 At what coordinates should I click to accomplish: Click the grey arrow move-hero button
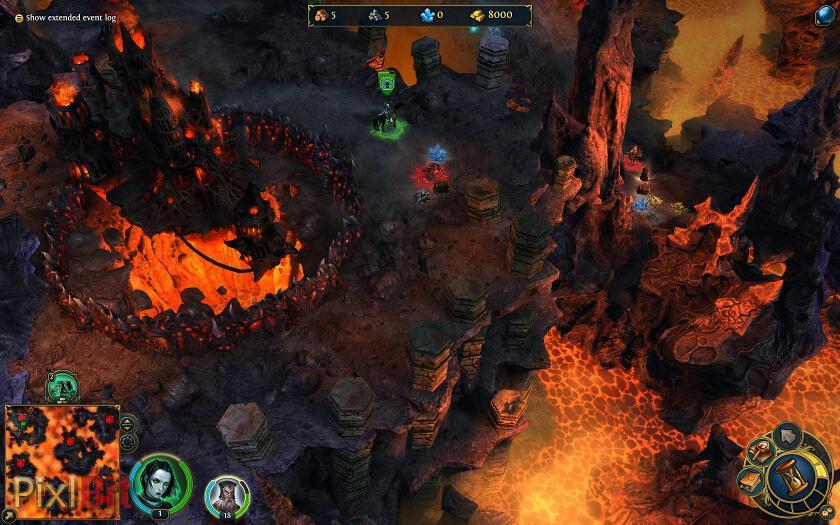(789, 434)
